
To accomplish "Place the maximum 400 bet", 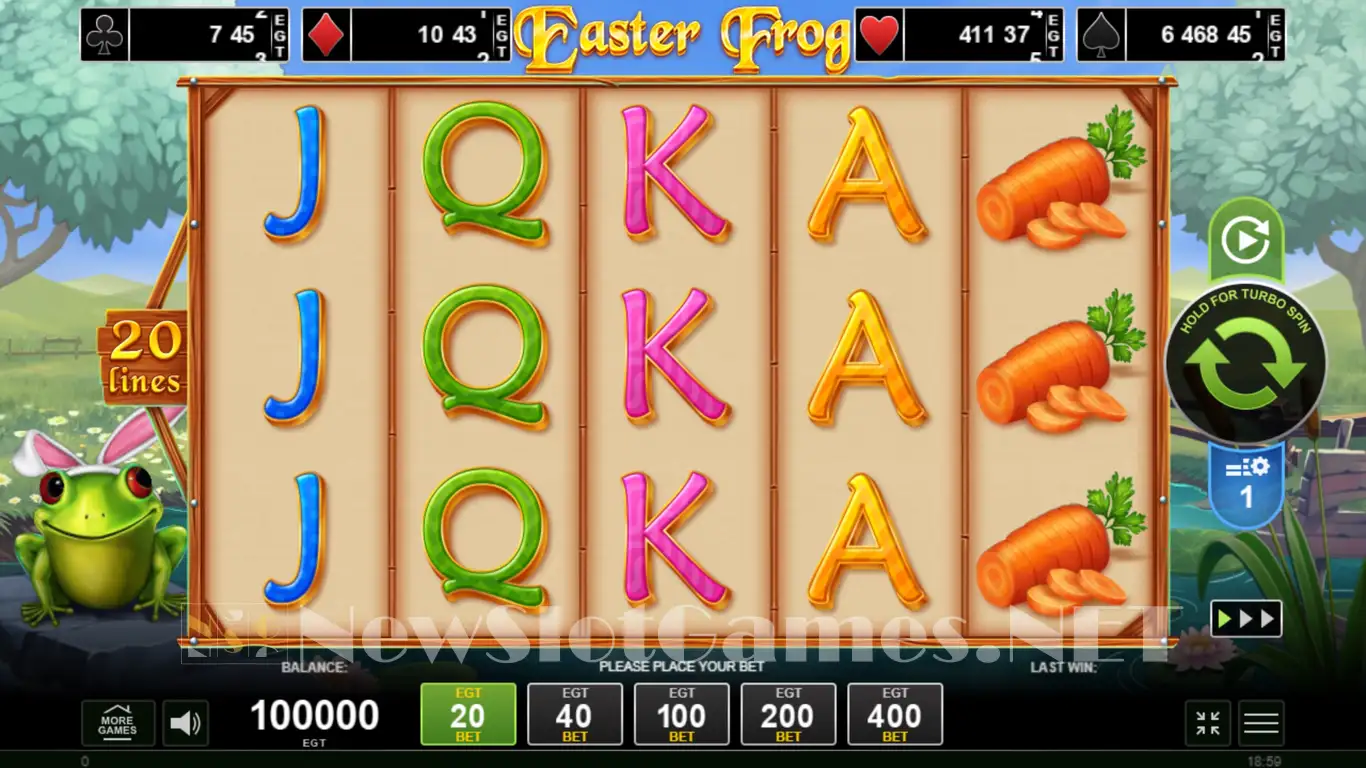I will click(895, 714).
